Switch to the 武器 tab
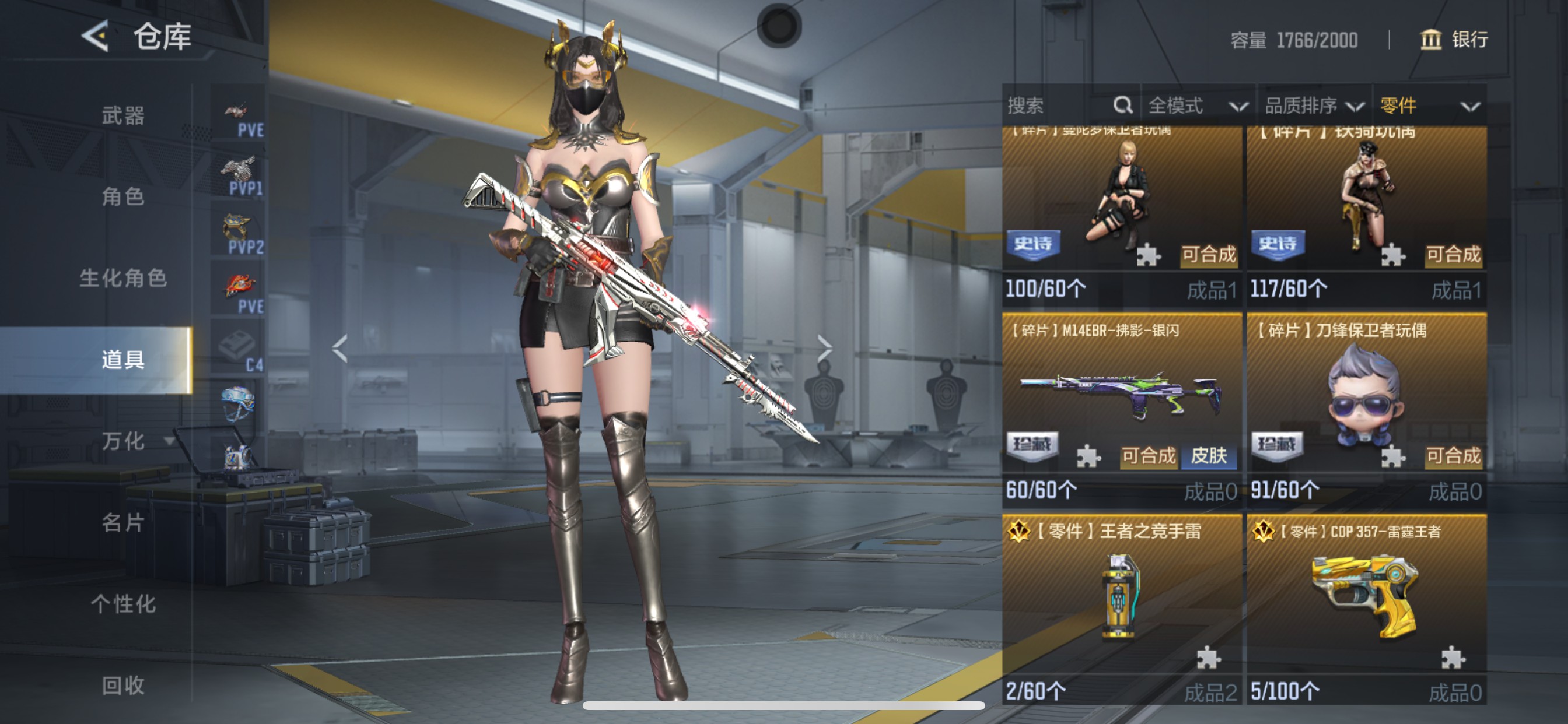This screenshot has height=724, width=1568. pos(123,115)
